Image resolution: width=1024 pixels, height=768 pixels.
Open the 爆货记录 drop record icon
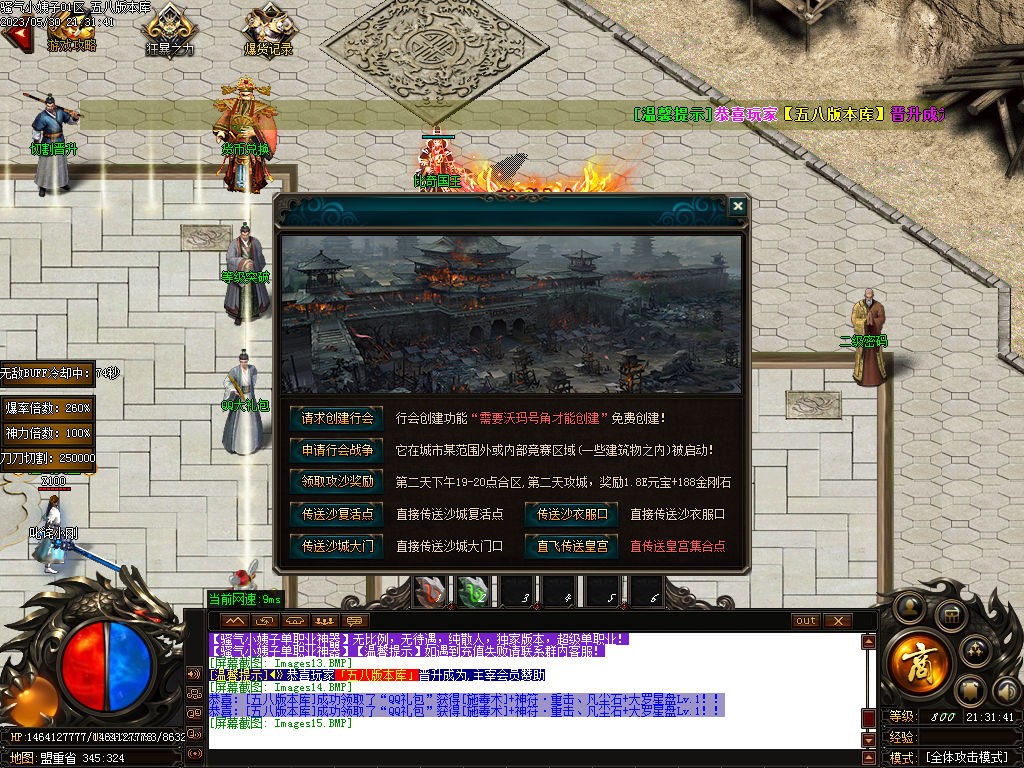[x=268, y=30]
